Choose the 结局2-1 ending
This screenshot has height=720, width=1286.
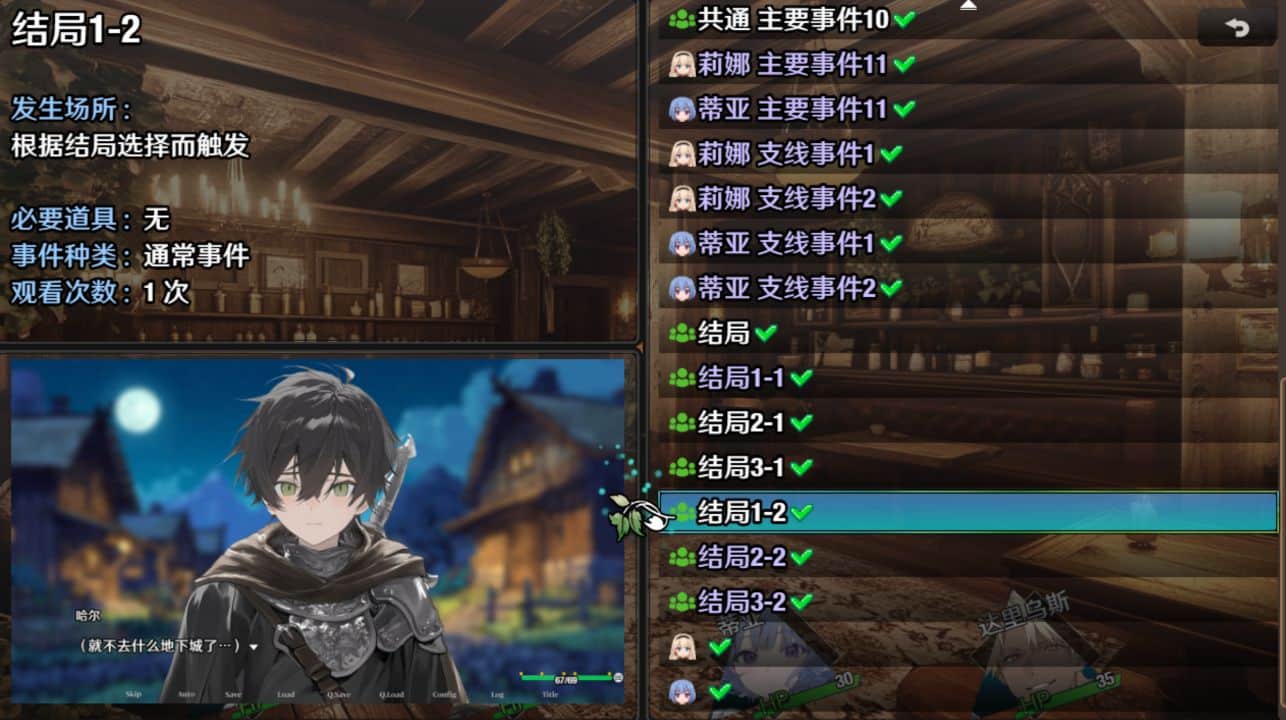(x=740, y=423)
